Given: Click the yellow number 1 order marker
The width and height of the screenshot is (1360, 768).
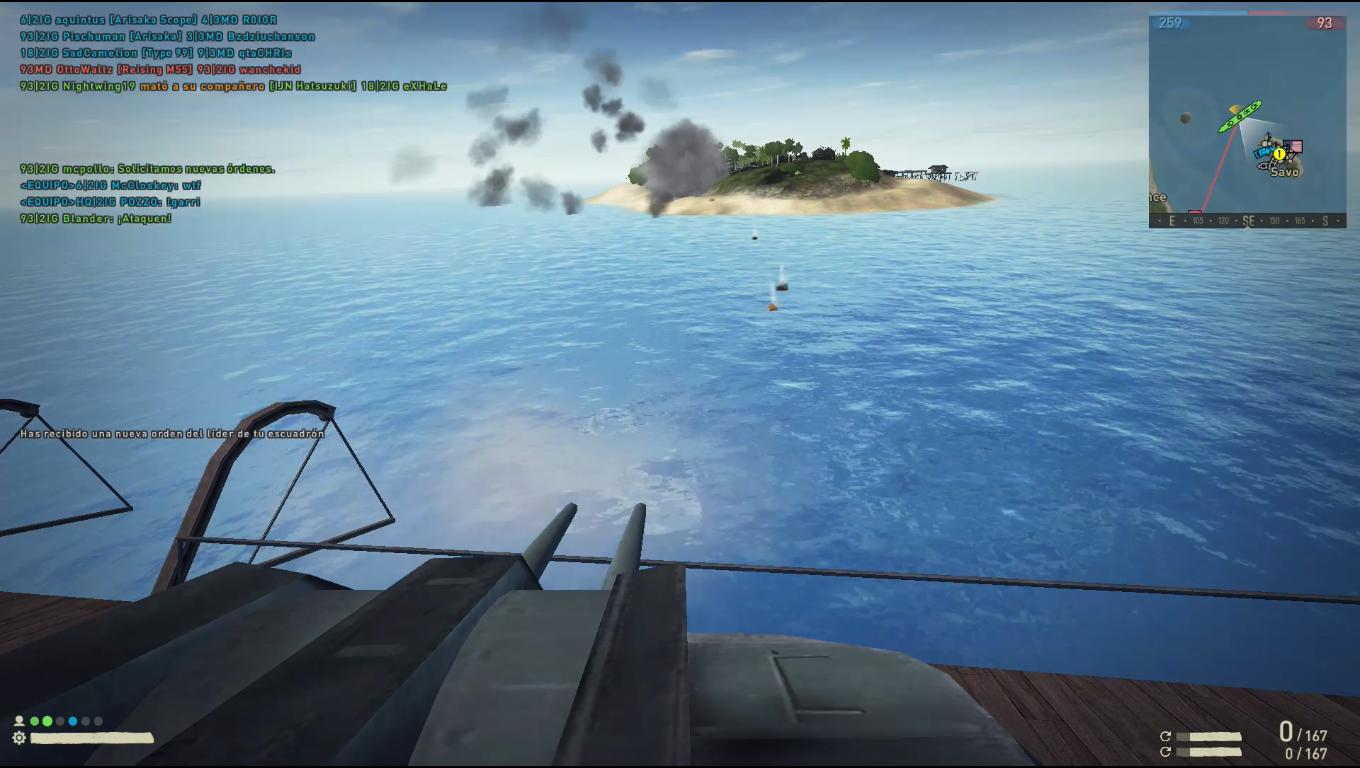Looking at the screenshot, I should coord(1279,154).
